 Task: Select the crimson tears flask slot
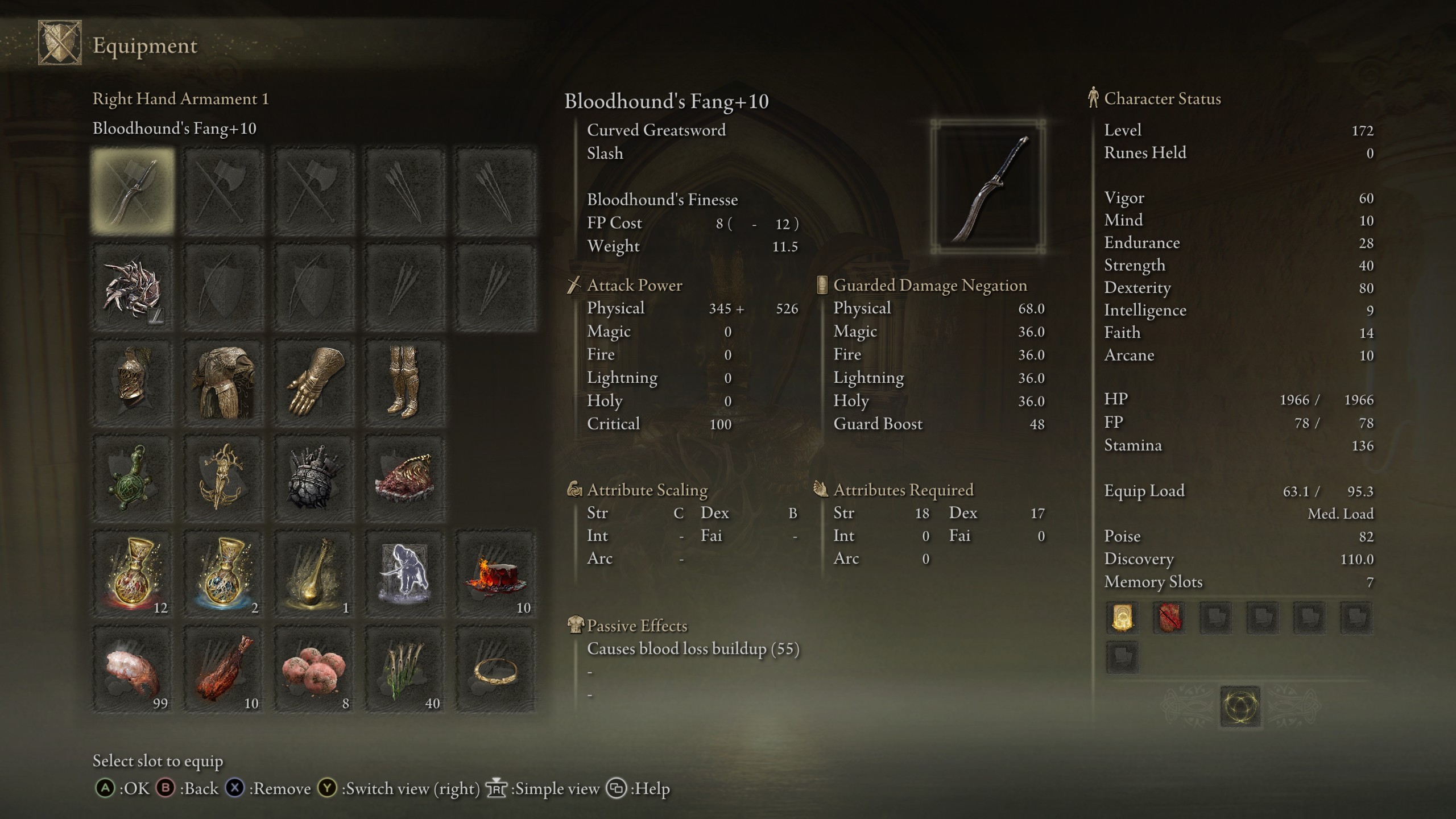pos(133,574)
